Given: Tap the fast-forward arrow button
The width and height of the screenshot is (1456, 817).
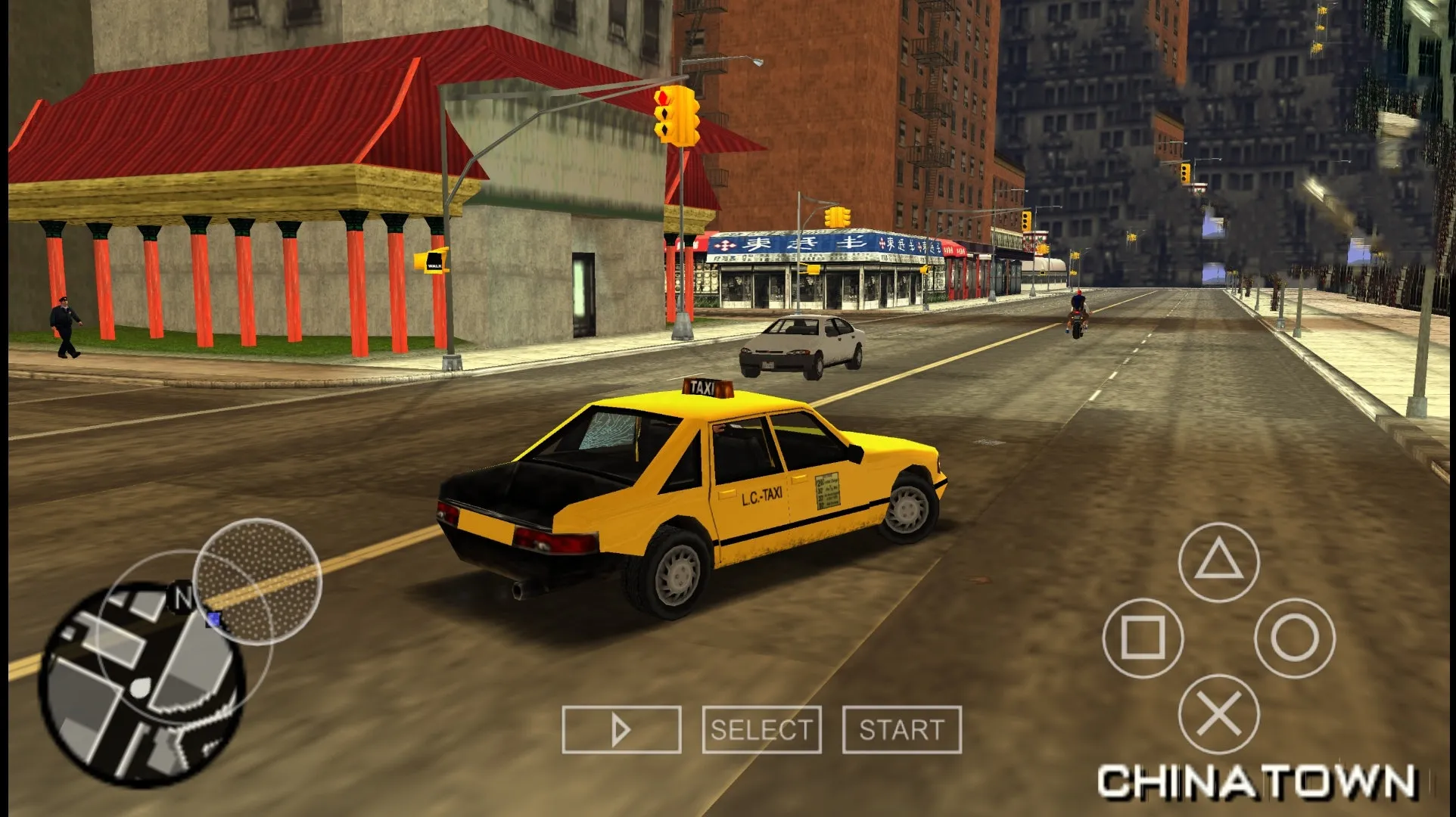Looking at the screenshot, I should [621, 730].
